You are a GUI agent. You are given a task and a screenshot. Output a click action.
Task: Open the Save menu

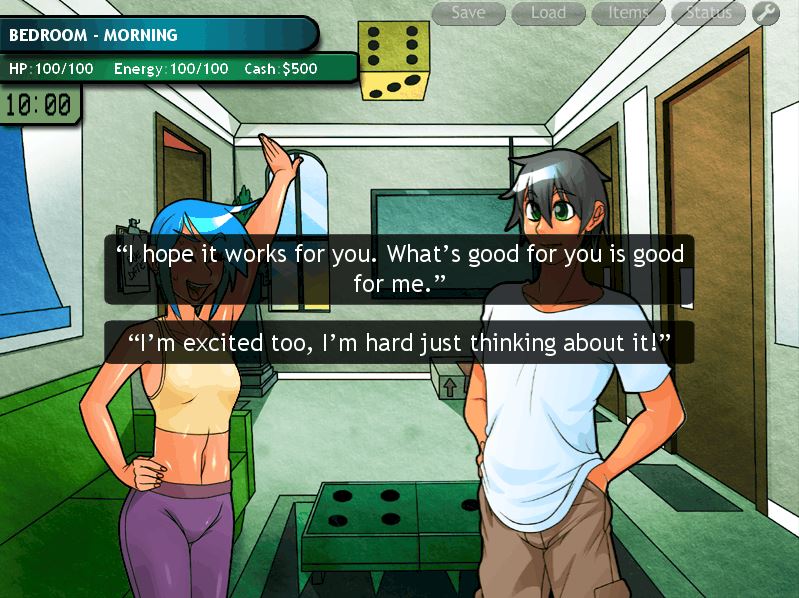click(468, 13)
